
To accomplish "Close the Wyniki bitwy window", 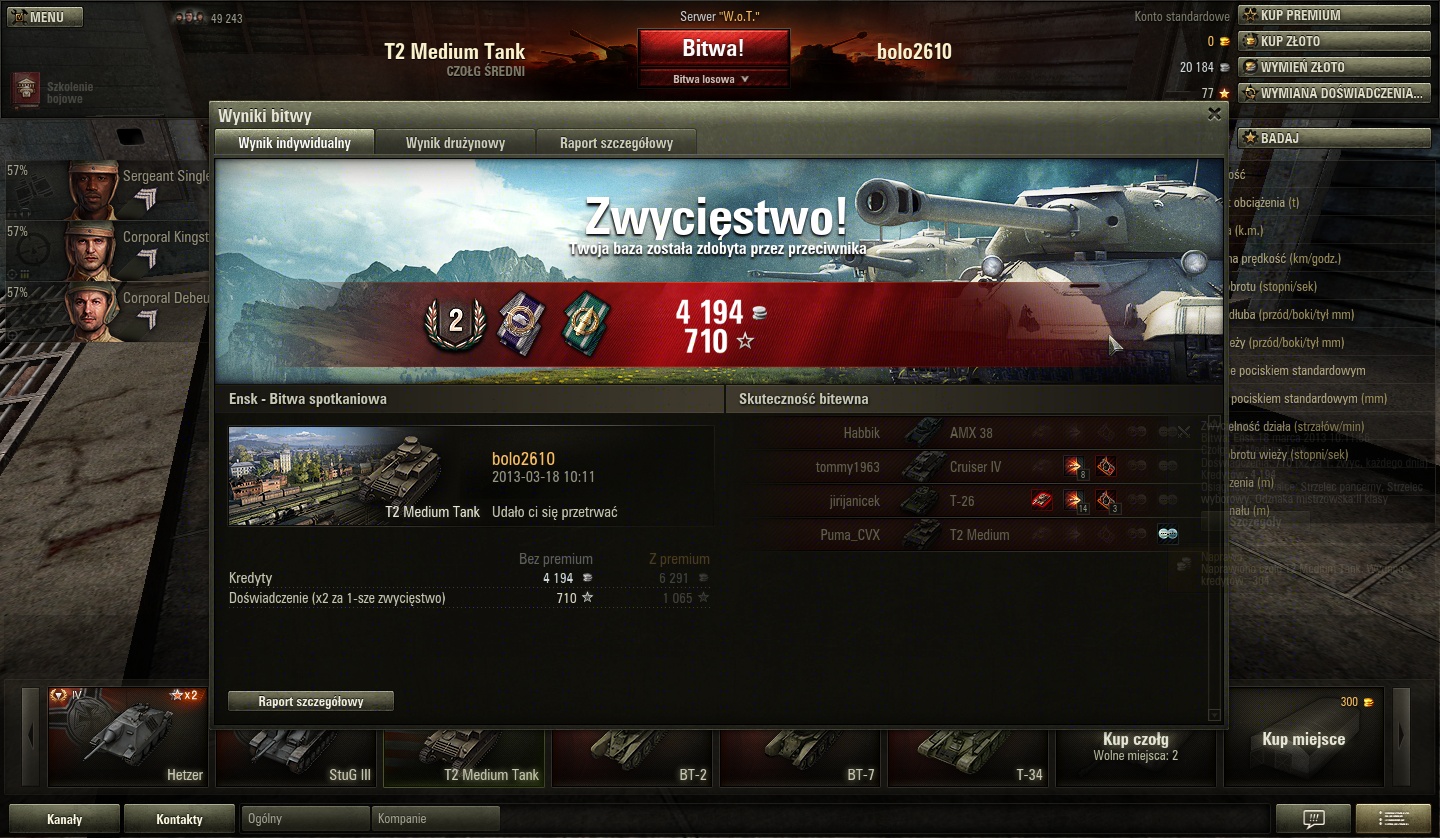I will tap(1214, 114).
